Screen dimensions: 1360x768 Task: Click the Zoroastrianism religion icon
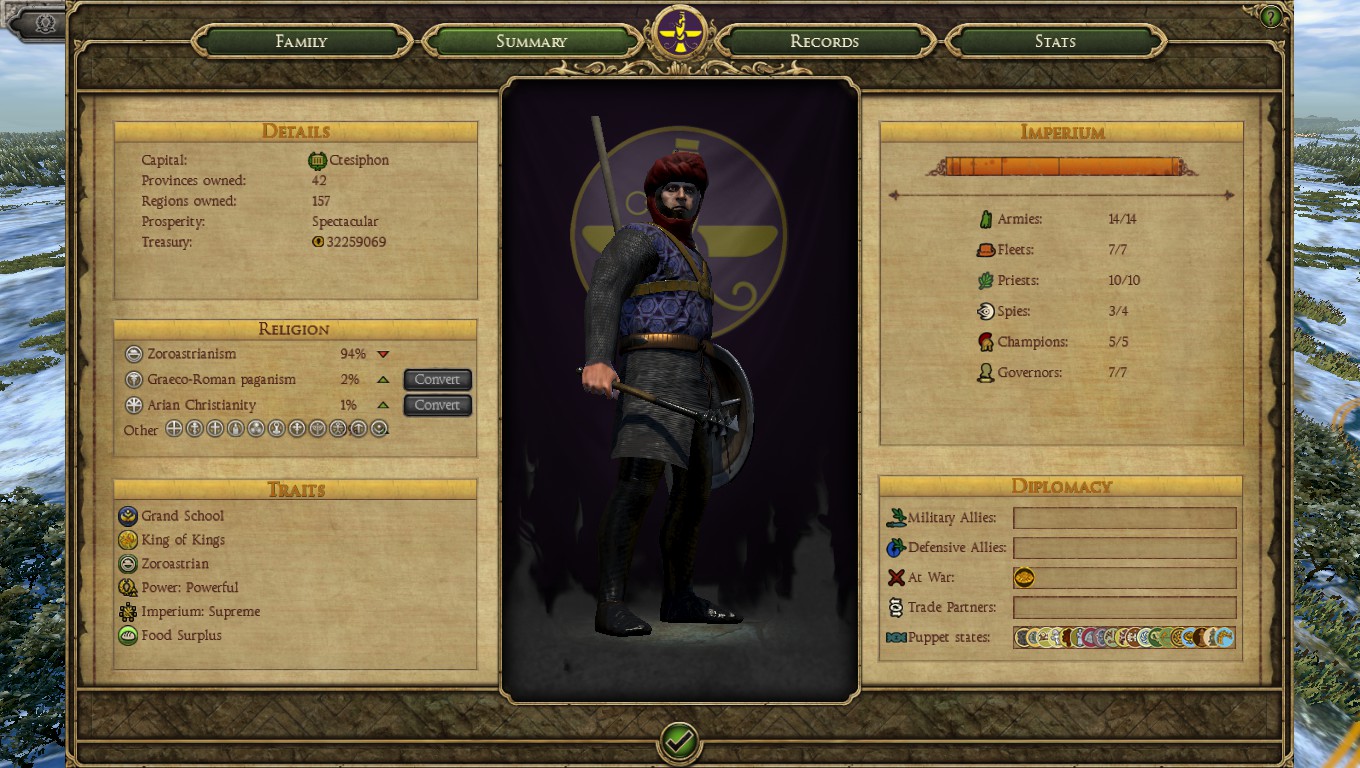(x=134, y=354)
